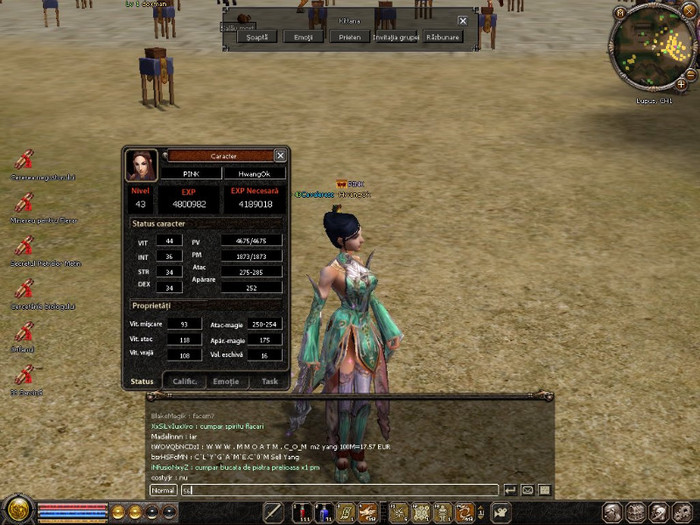Toggle the Normal chat mode button
The width and height of the screenshot is (700, 525).
(163, 490)
